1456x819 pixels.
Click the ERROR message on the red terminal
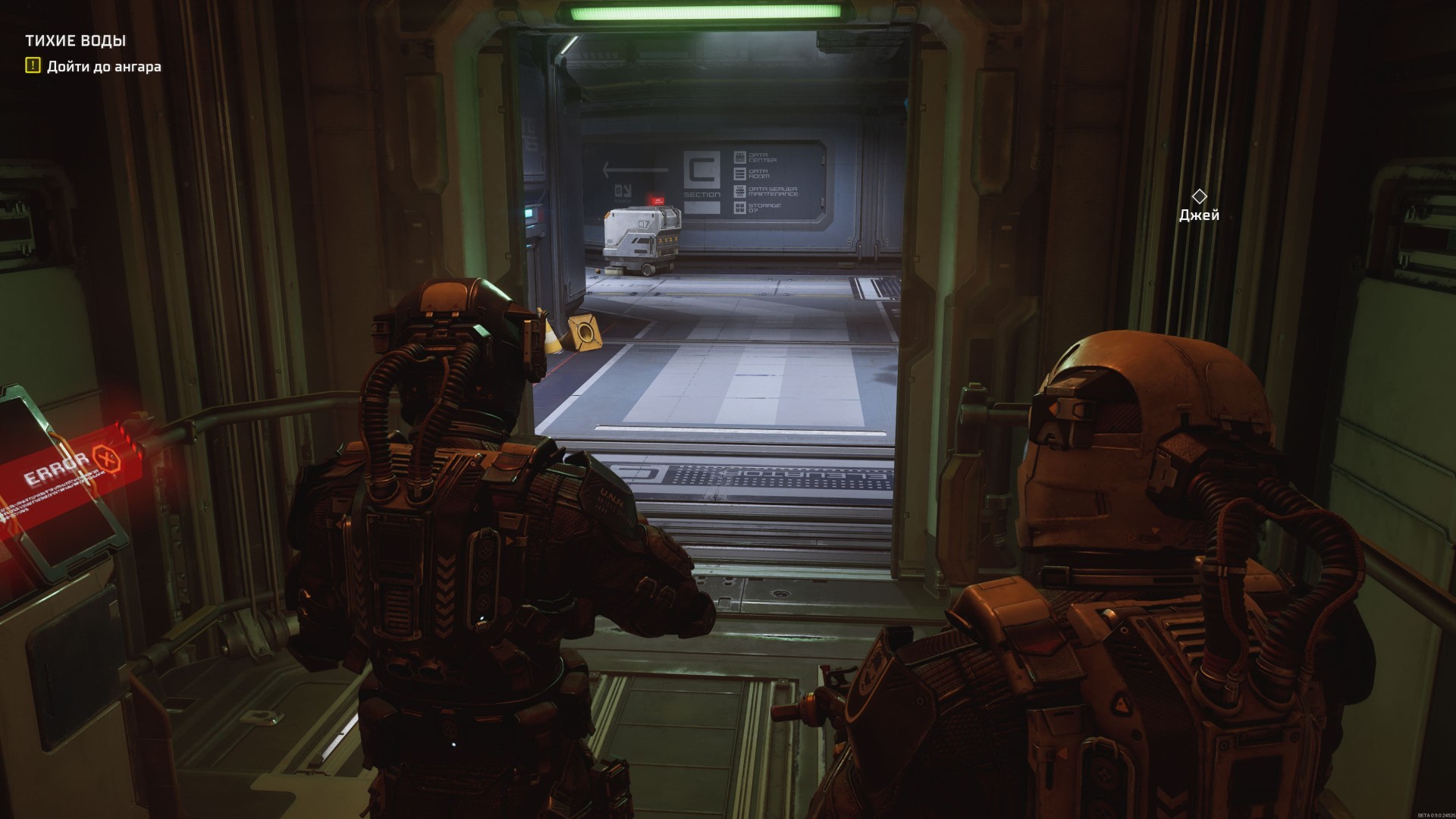(54, 468)
